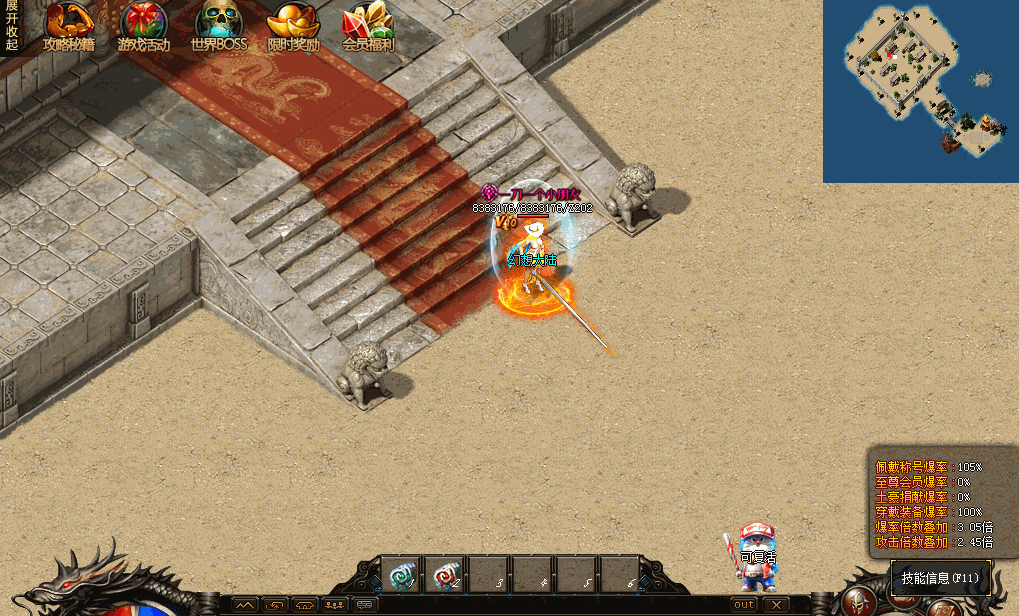Use the red scroll in hotbar slot 2
The image size is (1019, 616).
click(447, 575)
